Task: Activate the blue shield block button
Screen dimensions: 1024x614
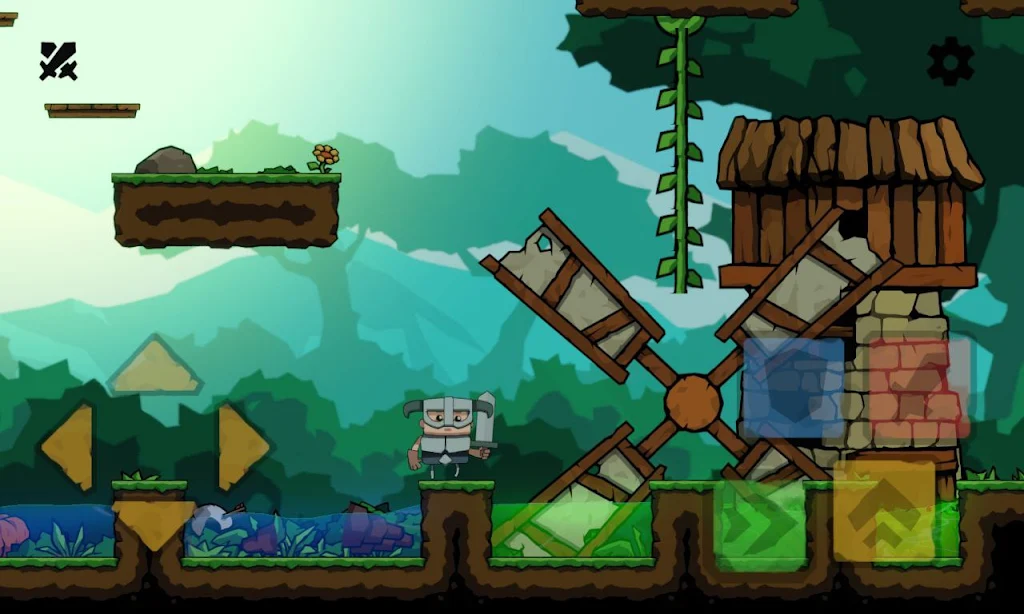Action: (x=794, y=388)
